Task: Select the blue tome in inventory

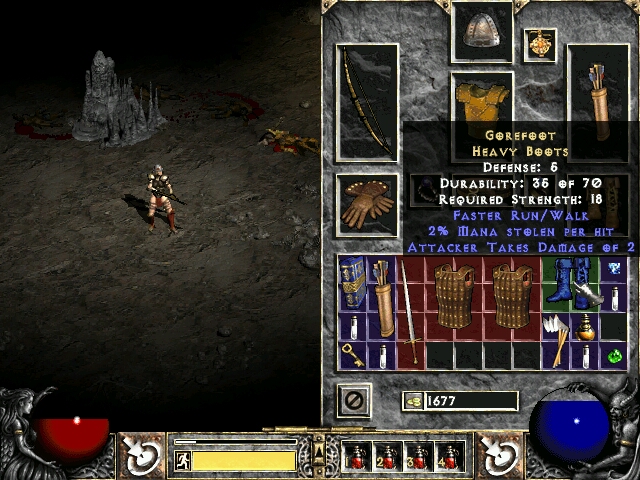Action: coord(351,283)
